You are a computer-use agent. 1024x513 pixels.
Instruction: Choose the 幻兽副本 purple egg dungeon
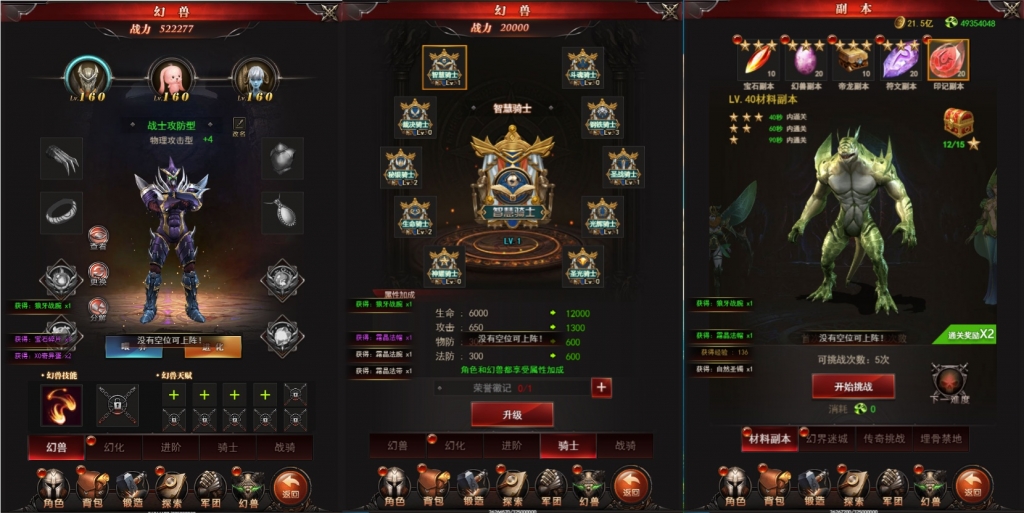804,59
